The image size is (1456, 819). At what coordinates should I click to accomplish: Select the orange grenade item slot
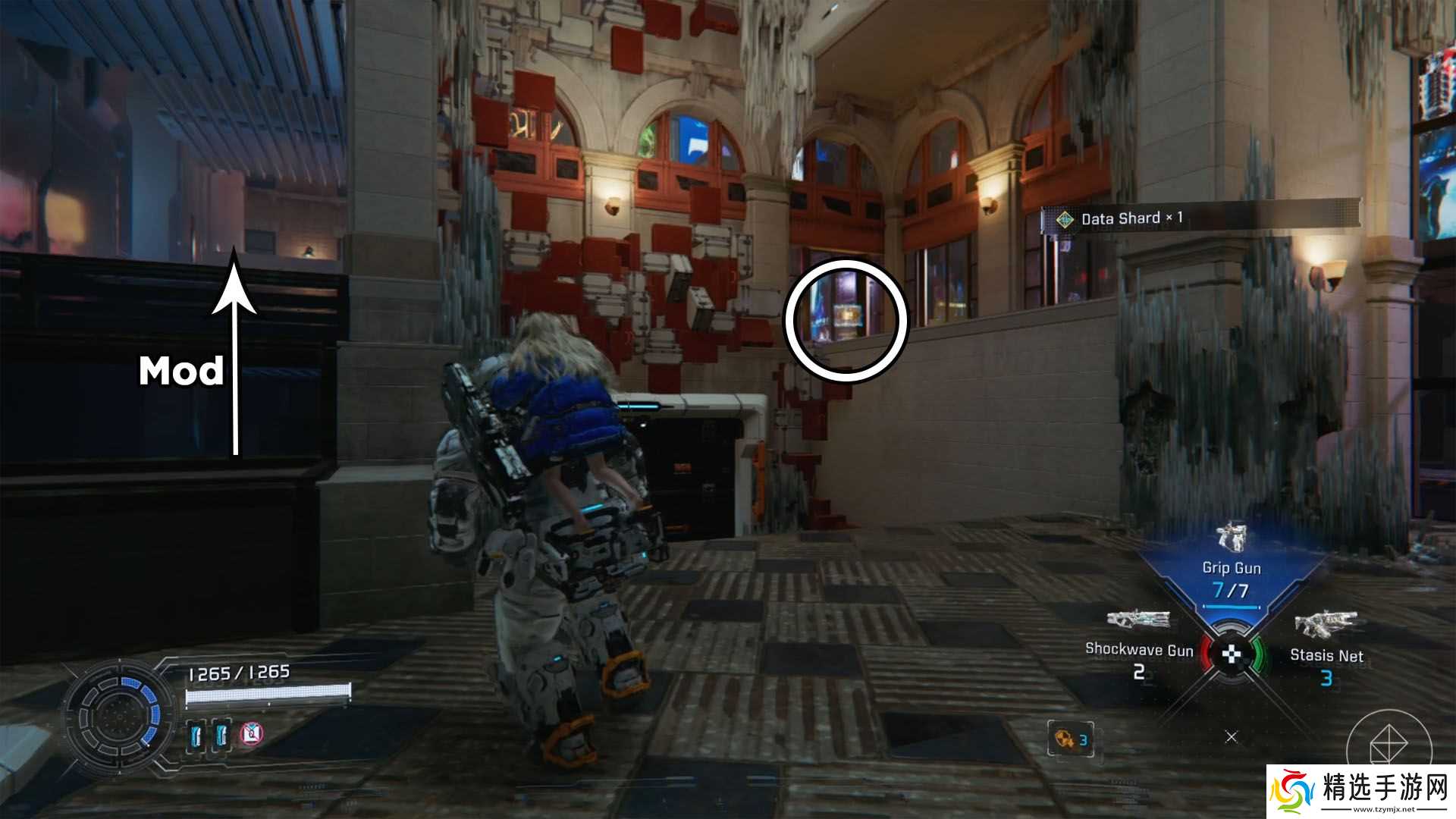(1070, 739)
